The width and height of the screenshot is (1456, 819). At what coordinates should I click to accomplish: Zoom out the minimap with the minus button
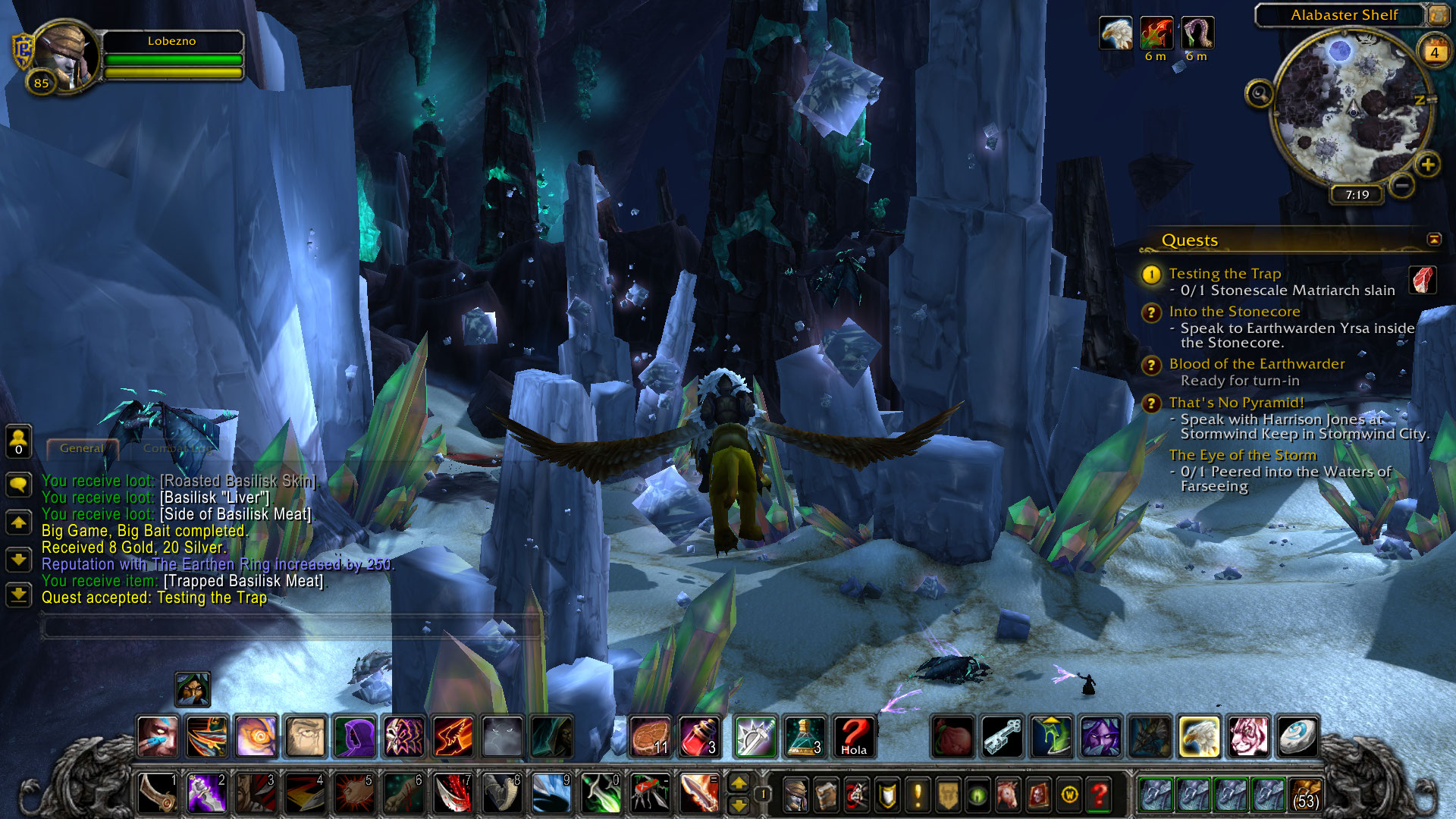tap(1402, 185)
